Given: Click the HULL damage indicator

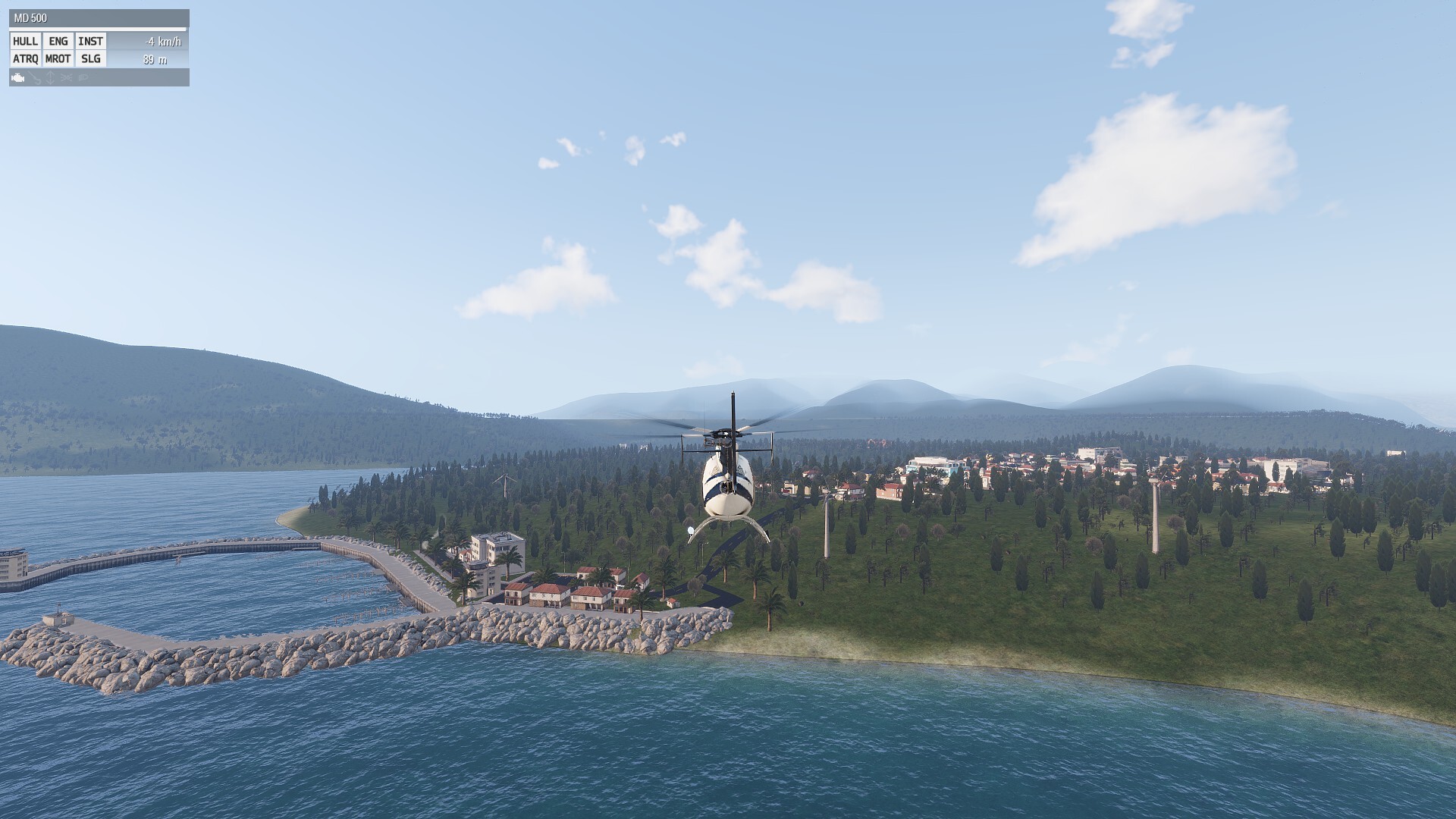Looking at the screenshot, I should tap(25, 42).
